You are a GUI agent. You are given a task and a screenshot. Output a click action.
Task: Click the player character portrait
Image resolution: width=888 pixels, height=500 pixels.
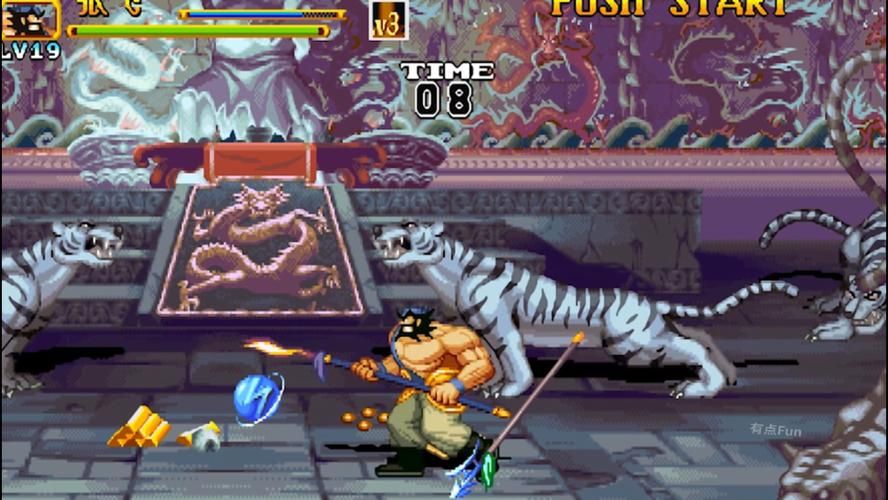click(29, 18)
